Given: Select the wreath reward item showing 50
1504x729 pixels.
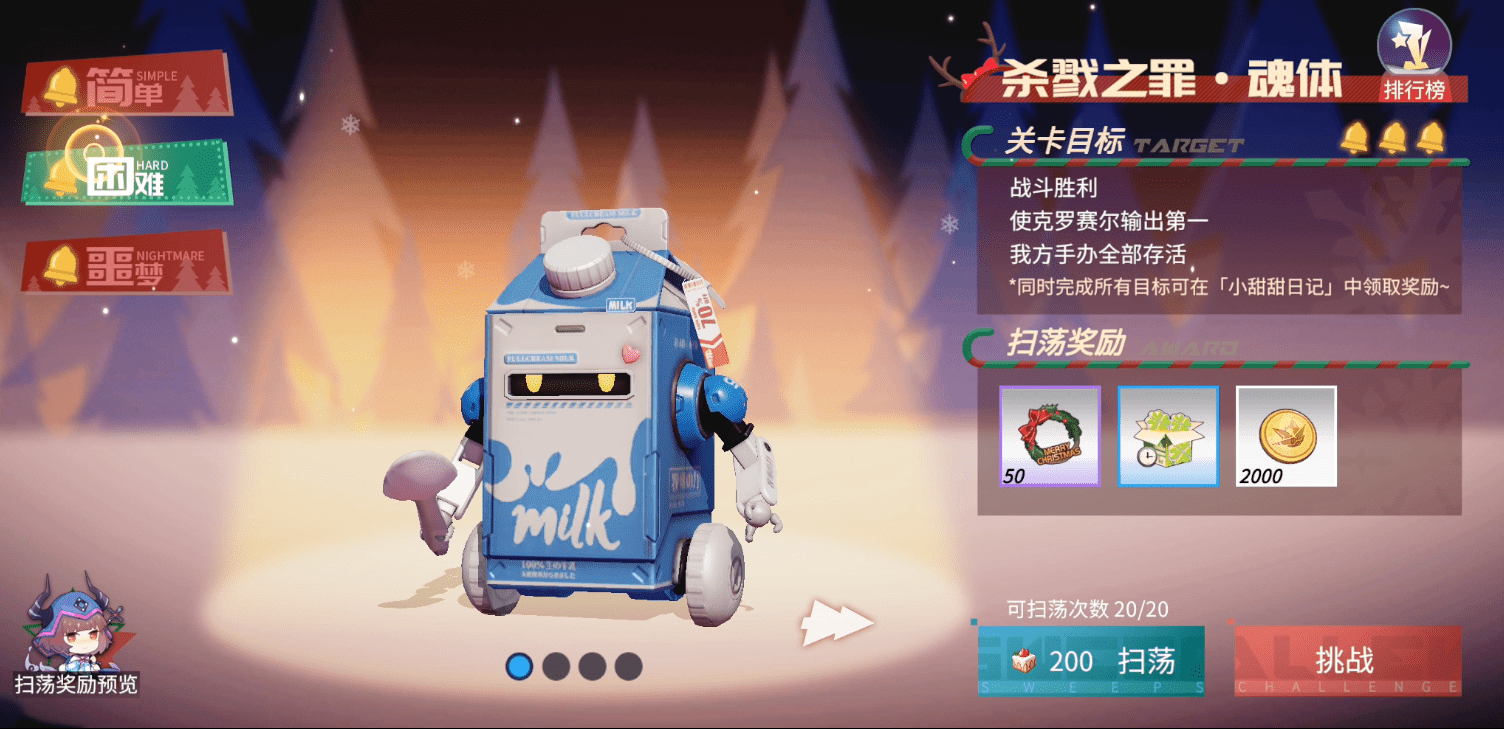Looking at the screenshot, I should tap(1048, 435).
